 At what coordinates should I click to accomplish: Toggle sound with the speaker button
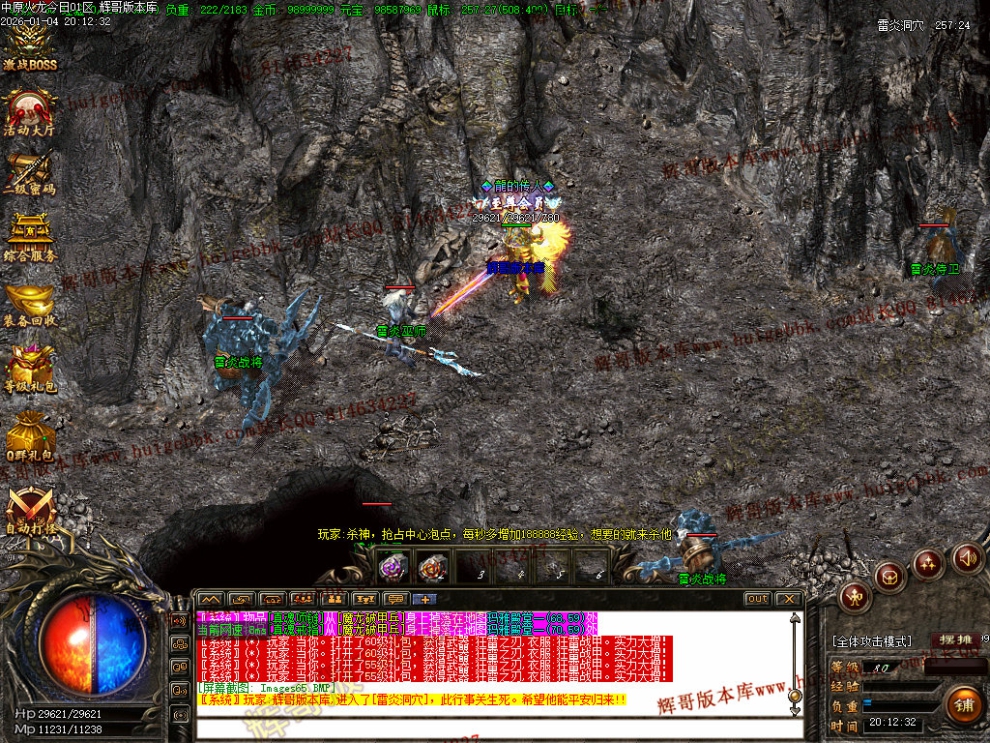pyautogui.click(x=967, y=557)
